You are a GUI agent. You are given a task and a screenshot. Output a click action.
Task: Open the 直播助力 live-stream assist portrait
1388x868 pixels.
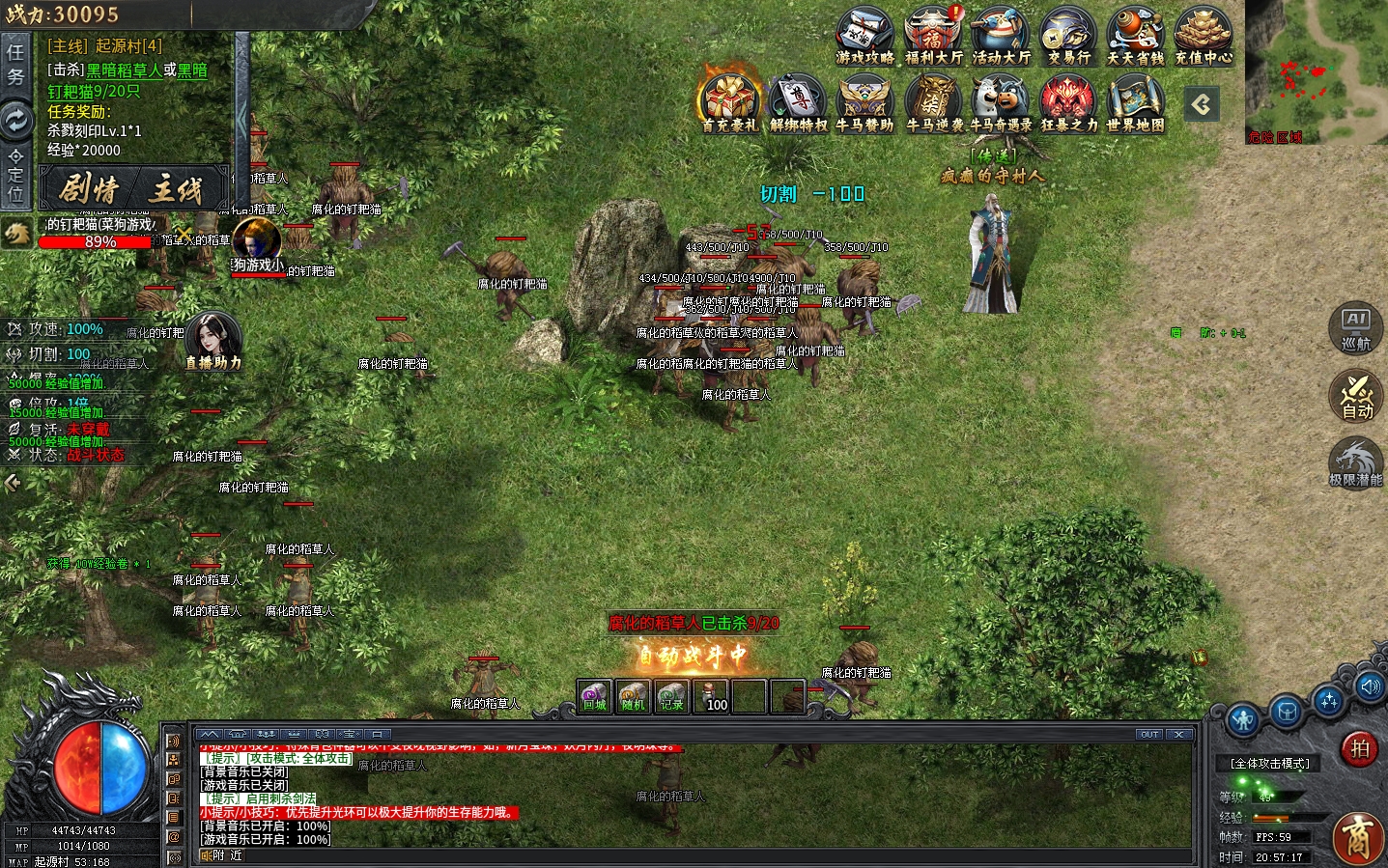(x=212, y=338)
